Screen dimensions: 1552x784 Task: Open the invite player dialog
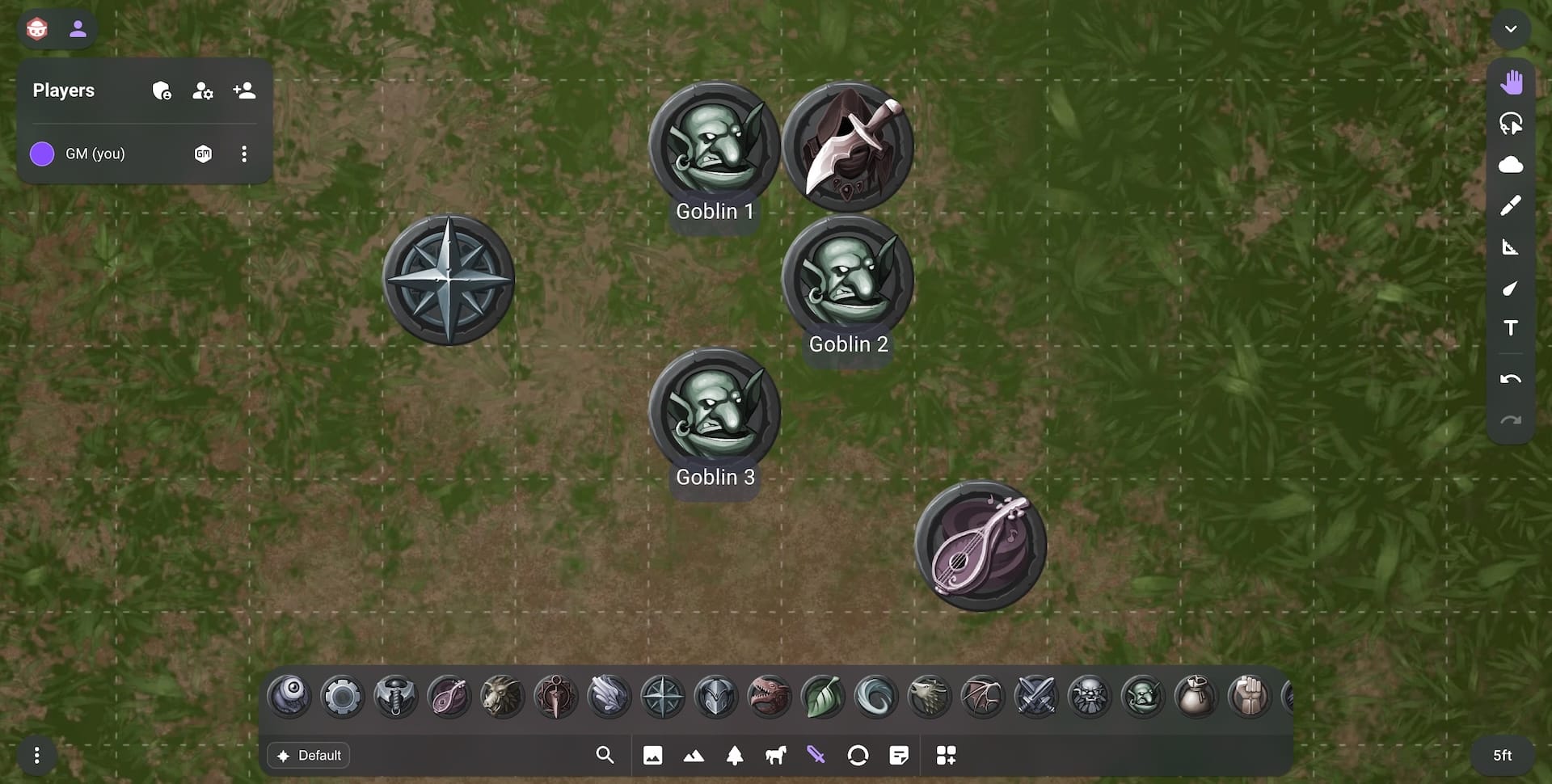point(244,91)
